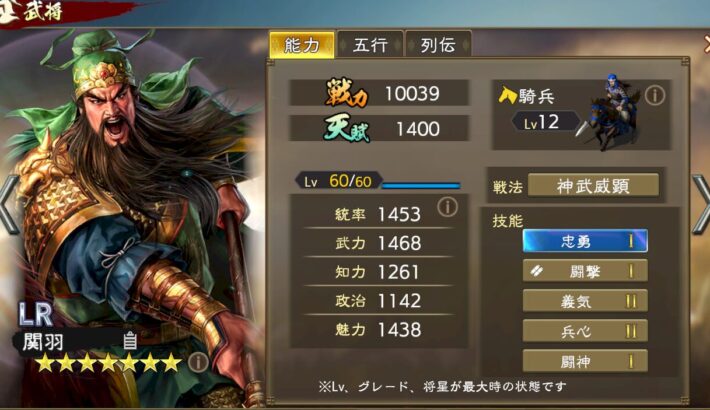Click the 闘神 skill
The image size is (710, 410).
585,361
